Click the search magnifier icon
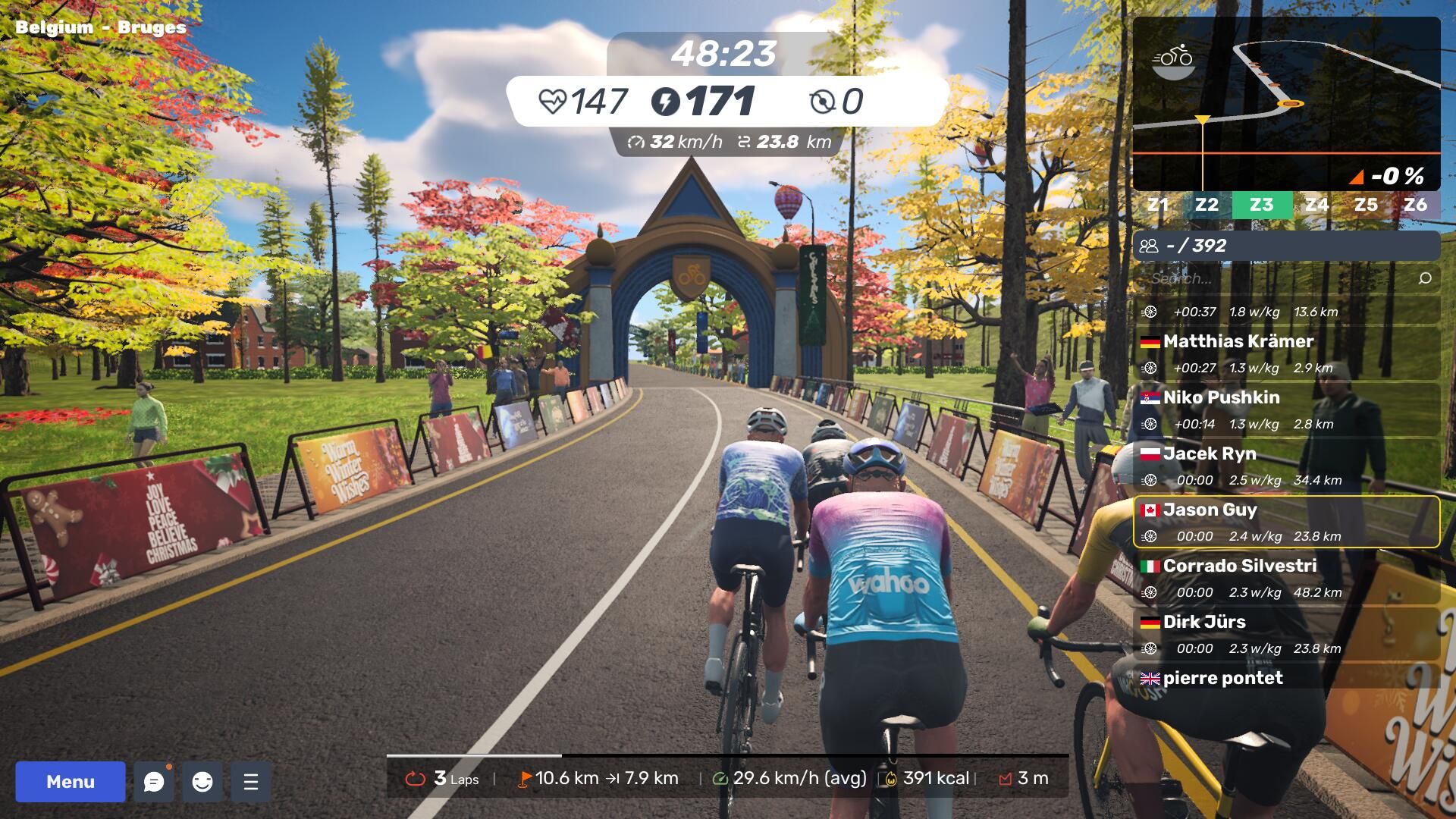1456x819 pixels. coord(1425,278)
